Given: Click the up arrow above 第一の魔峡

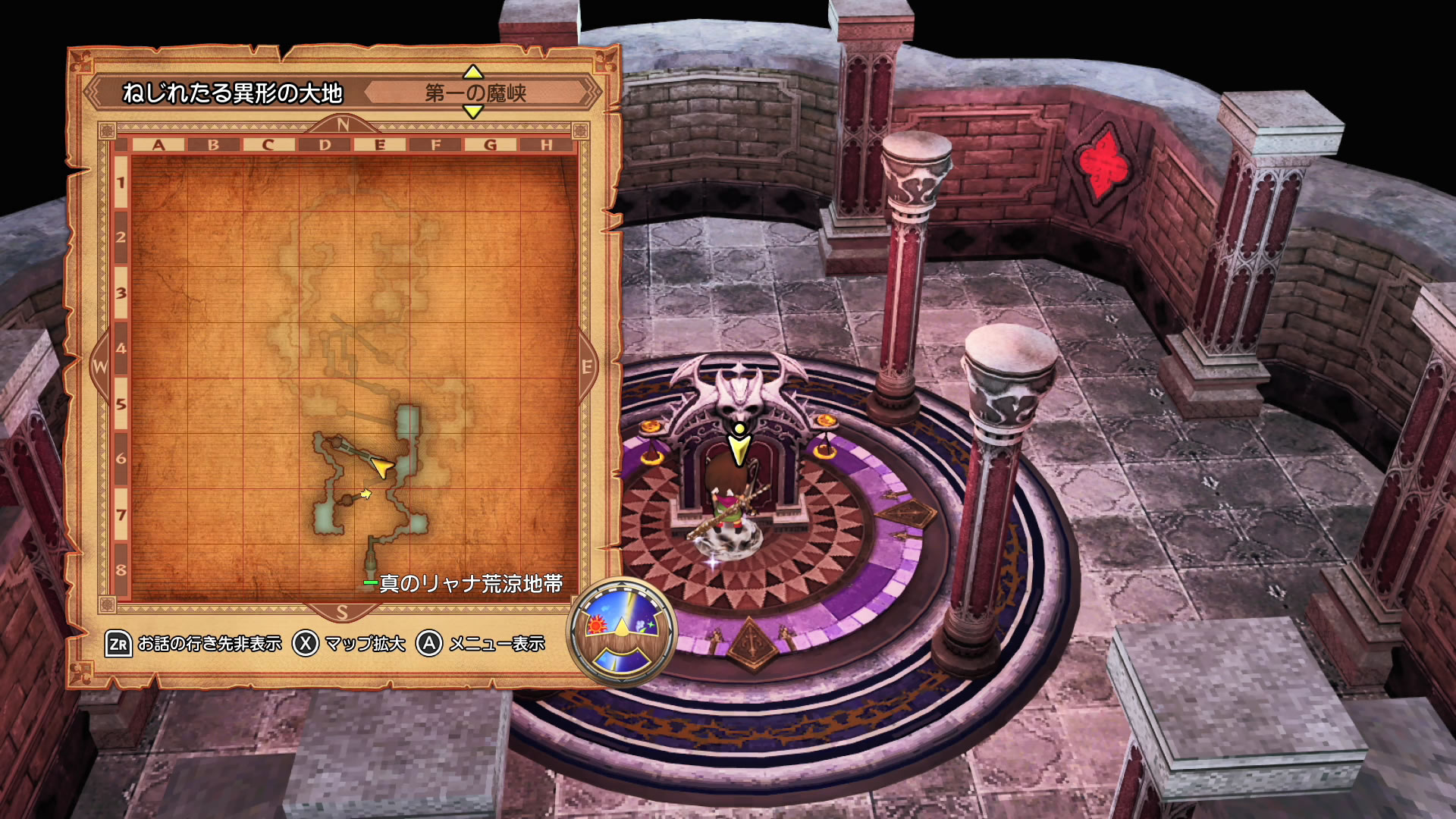Looking at the screenshot, I should tap(473, 73).
